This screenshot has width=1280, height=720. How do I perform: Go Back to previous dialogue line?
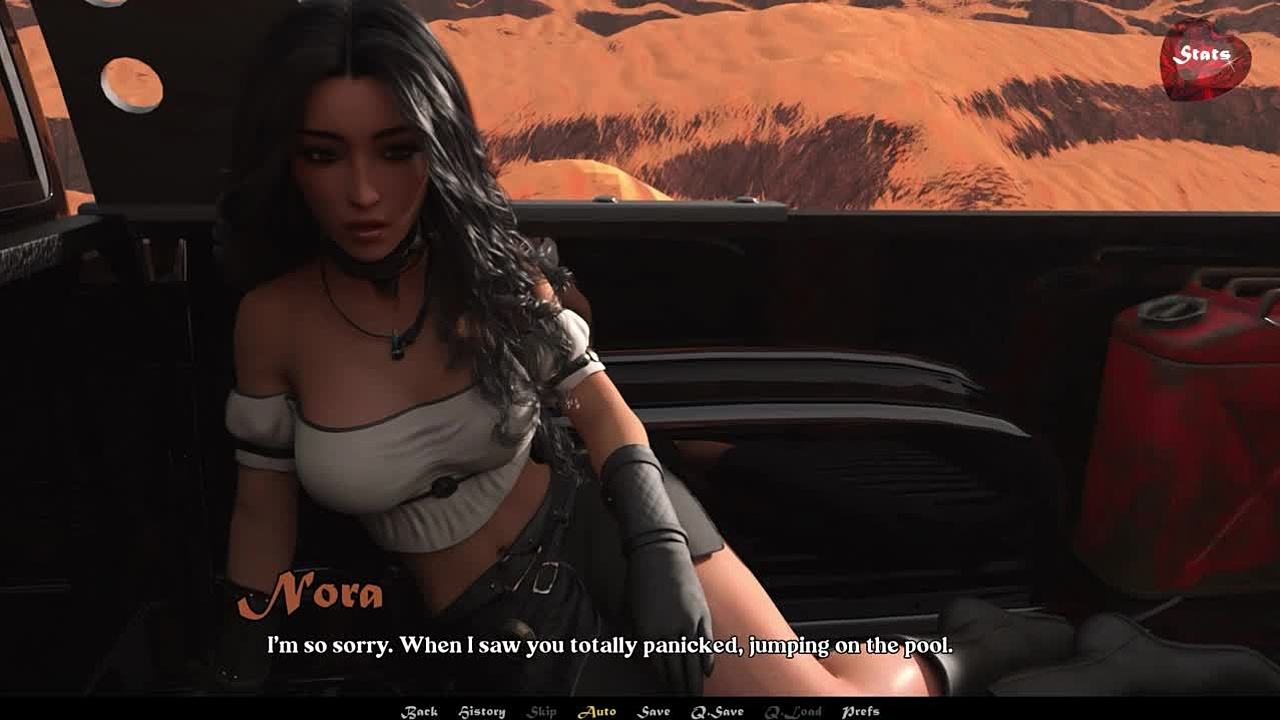click(x=419, y=711)
